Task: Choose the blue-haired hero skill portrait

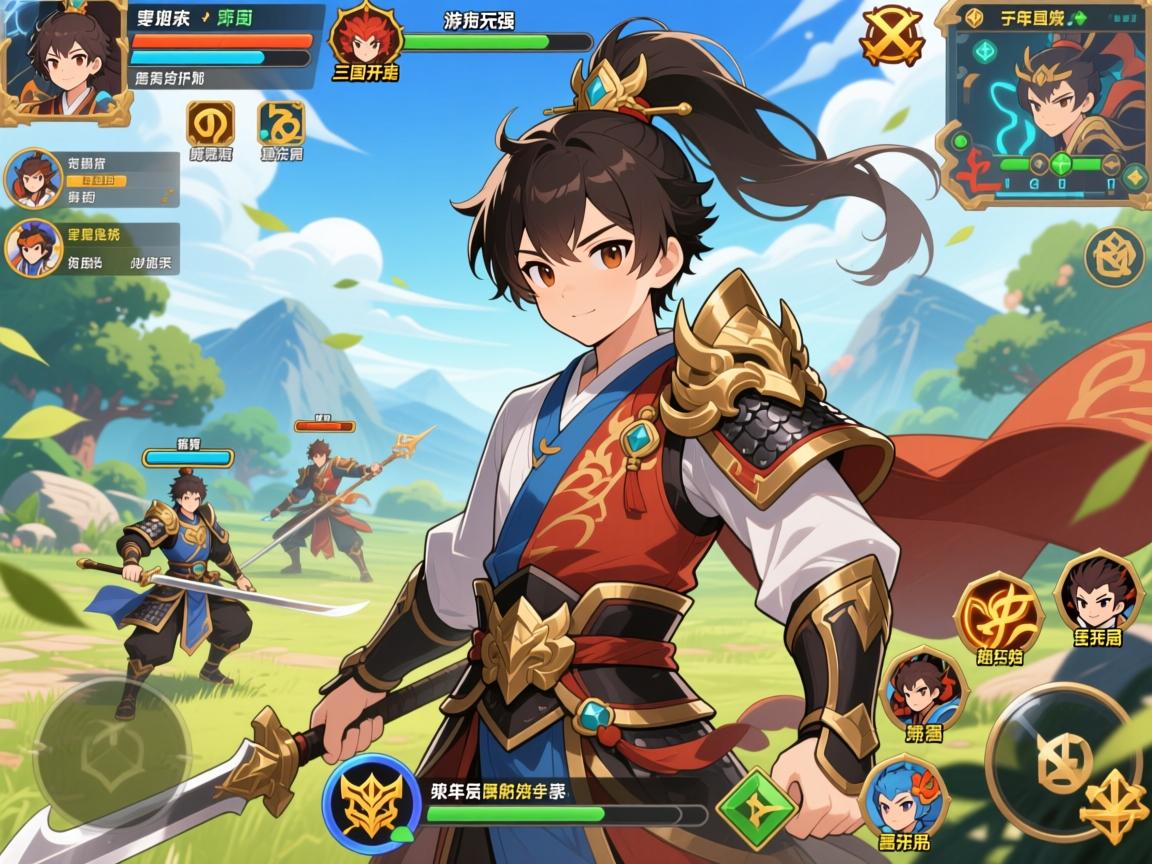Action: tap(903, 796)
